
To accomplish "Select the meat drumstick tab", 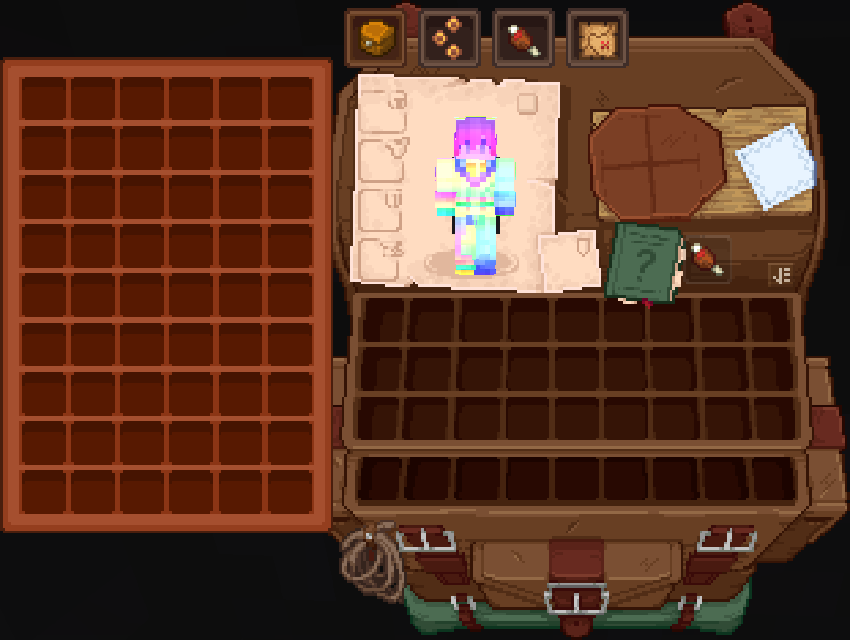I will 523,40.
